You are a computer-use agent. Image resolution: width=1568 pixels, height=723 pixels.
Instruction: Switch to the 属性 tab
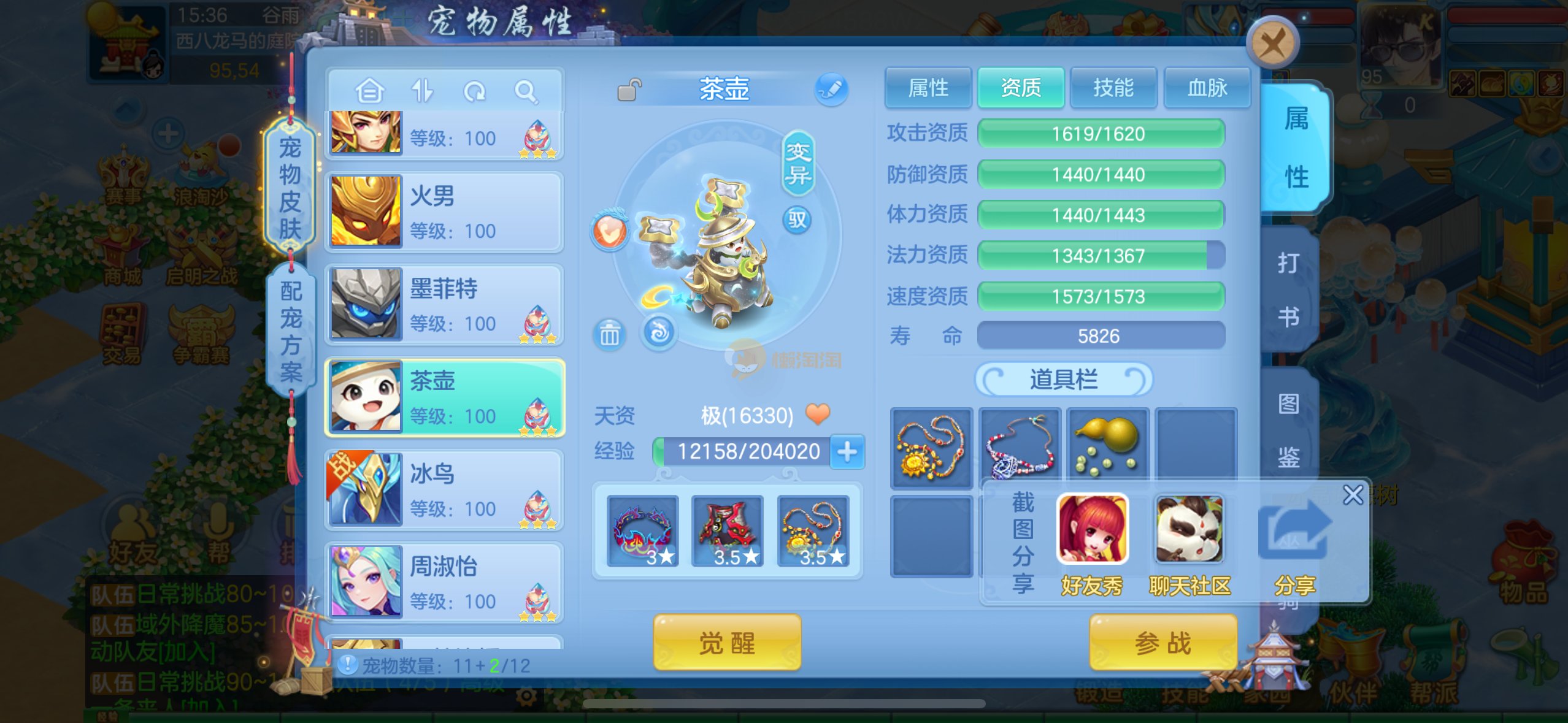(x=928, y=88)
